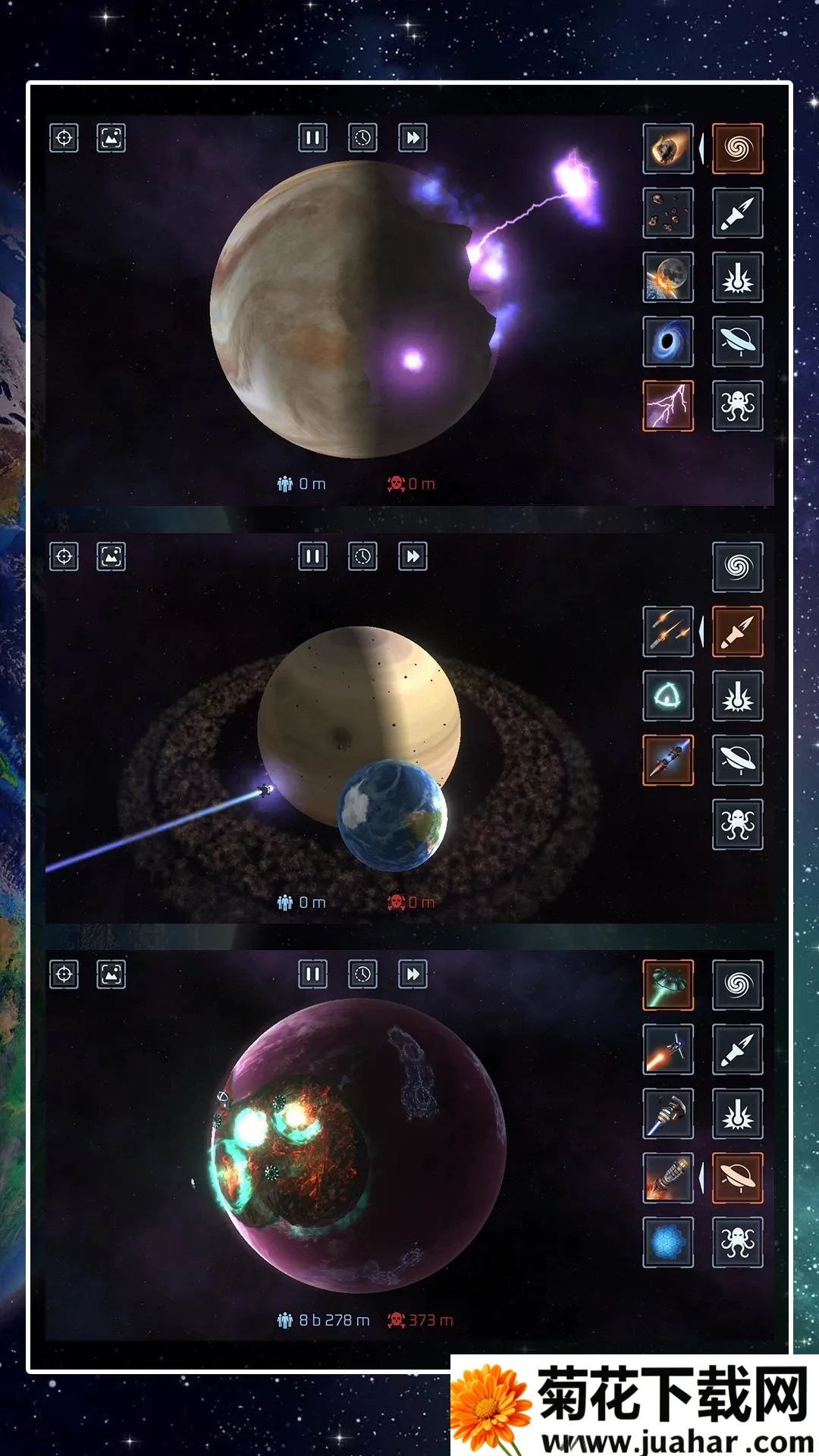Viewport: 819px width, 1456px height.
Task: Click the clock button above the purple planet
Action: pyautogui.click(x=362, y=974)
